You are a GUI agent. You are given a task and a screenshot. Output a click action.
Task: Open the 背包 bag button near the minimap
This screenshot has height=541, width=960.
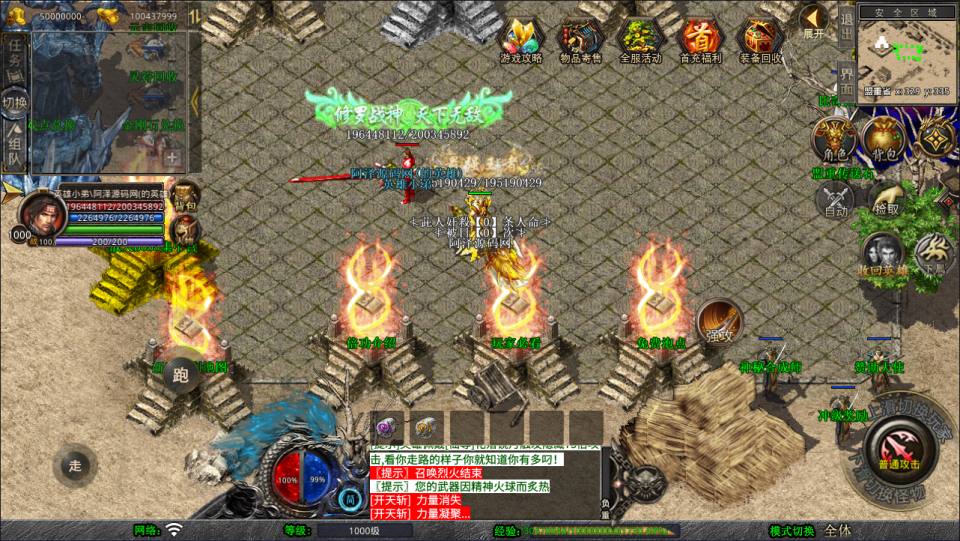point(883,140)
